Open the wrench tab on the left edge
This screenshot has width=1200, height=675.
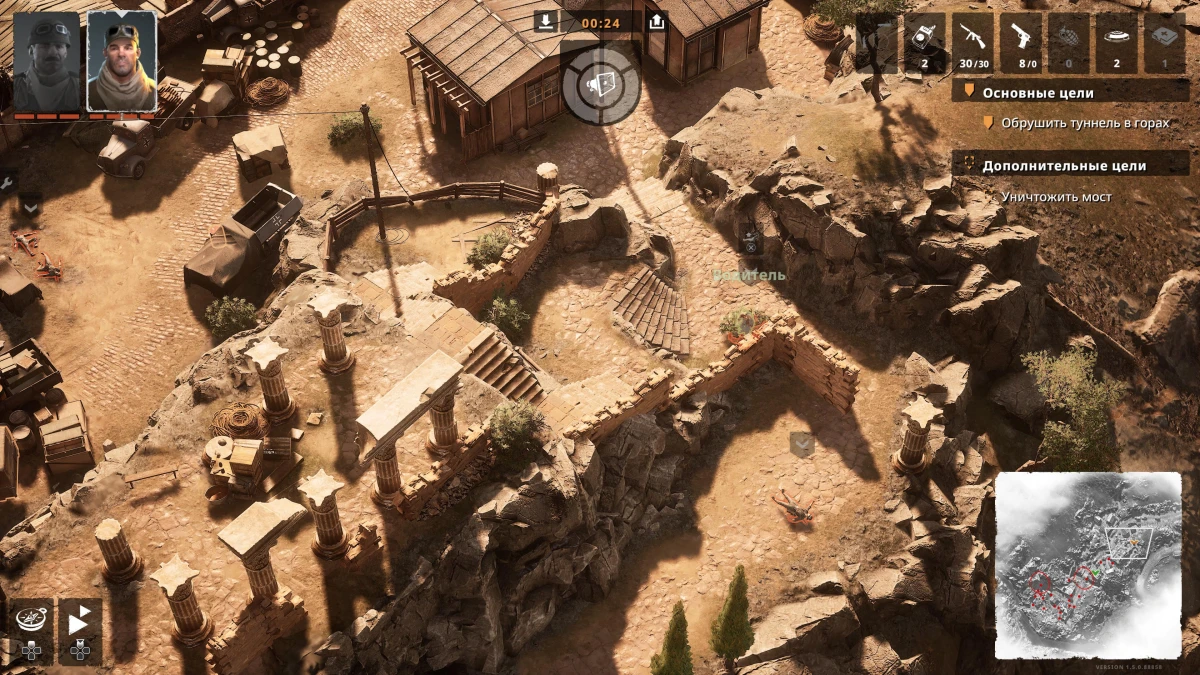click(x=7, y=184)
